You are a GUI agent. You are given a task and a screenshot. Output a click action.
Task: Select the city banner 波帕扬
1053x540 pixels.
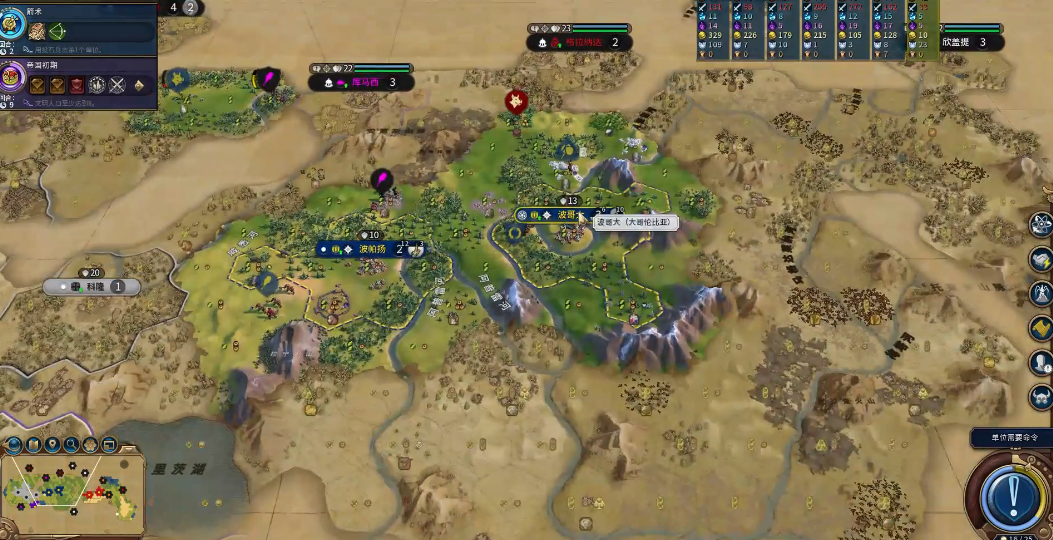coord(368,249)
